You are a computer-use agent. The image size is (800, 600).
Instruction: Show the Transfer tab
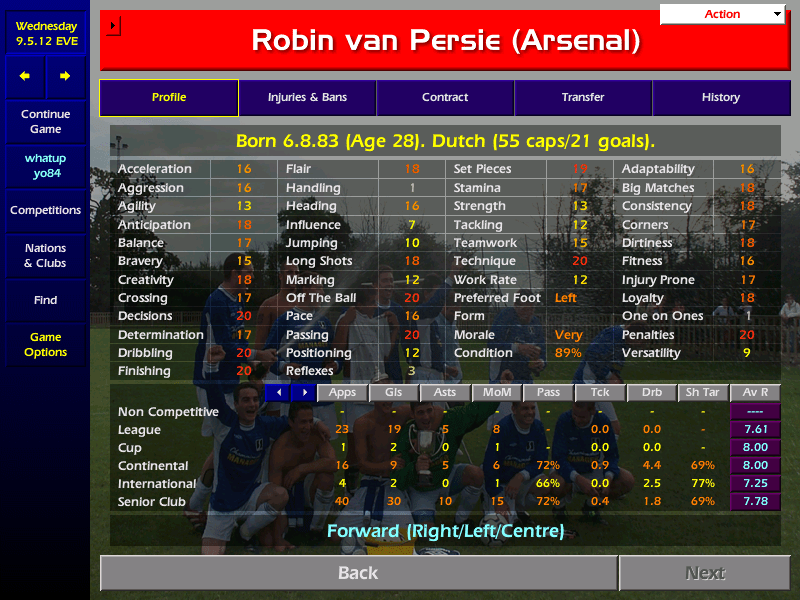tap(583, 98)
